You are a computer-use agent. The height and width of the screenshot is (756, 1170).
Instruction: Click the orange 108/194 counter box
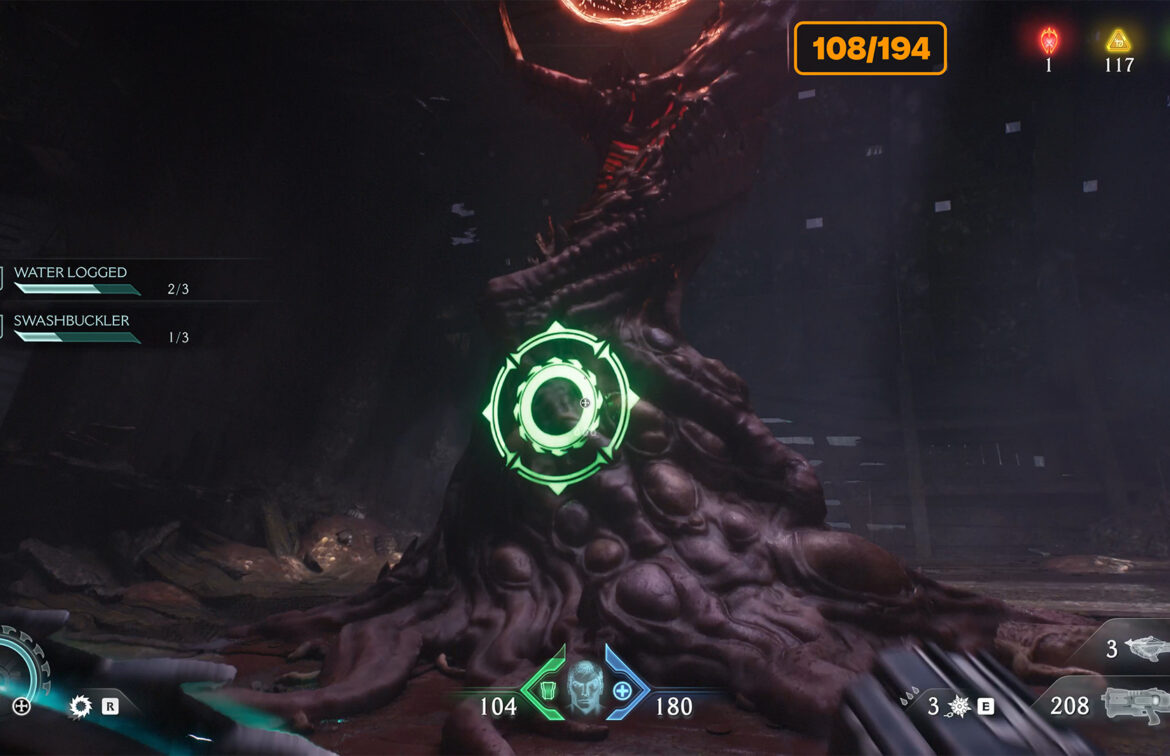click(x=870, y=48)
